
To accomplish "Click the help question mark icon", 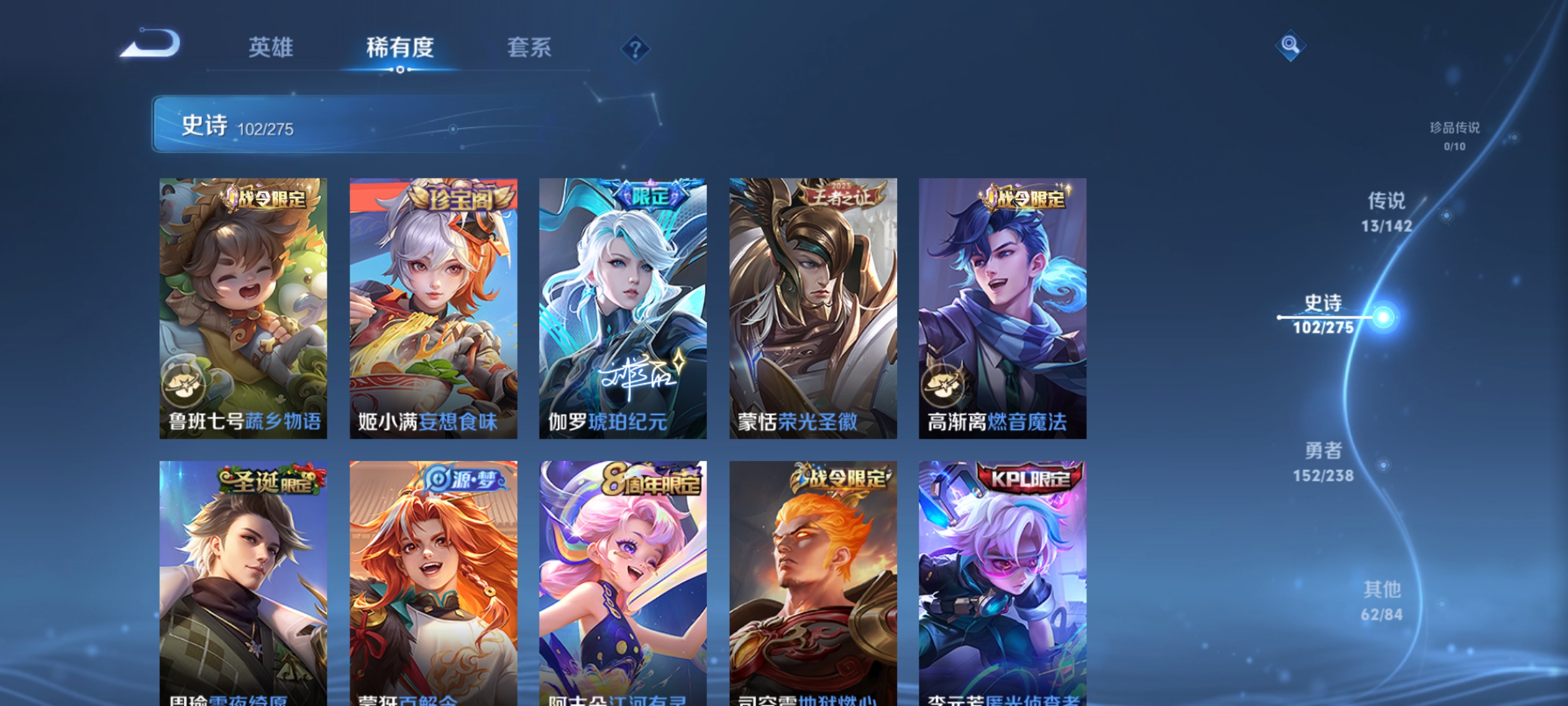I will coord(635,49).
